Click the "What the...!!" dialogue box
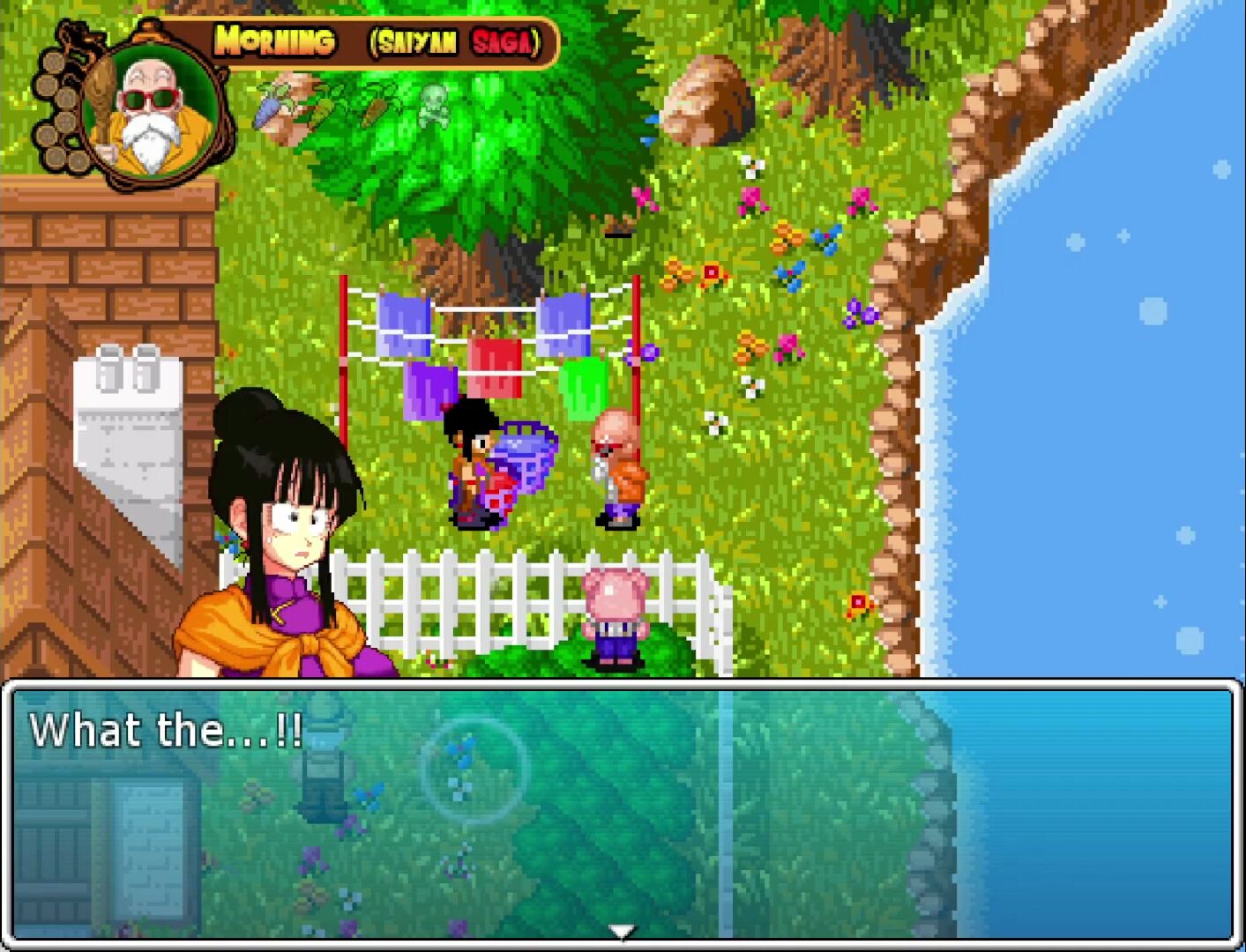This screenshot has height=952, width=1246. [x=622, y=811]
